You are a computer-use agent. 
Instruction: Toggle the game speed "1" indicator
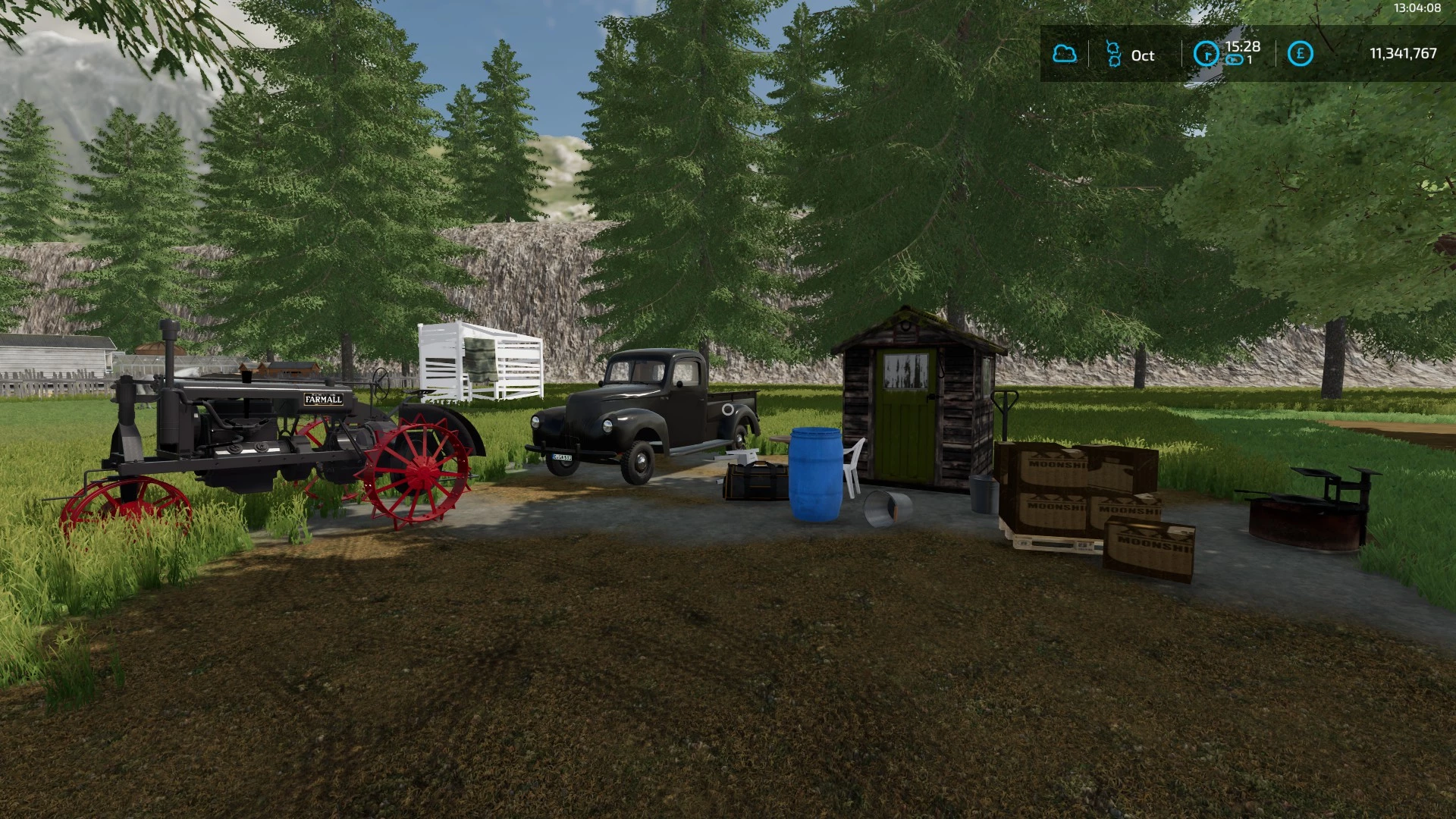pyautogui.click(x=1249, y=60)
